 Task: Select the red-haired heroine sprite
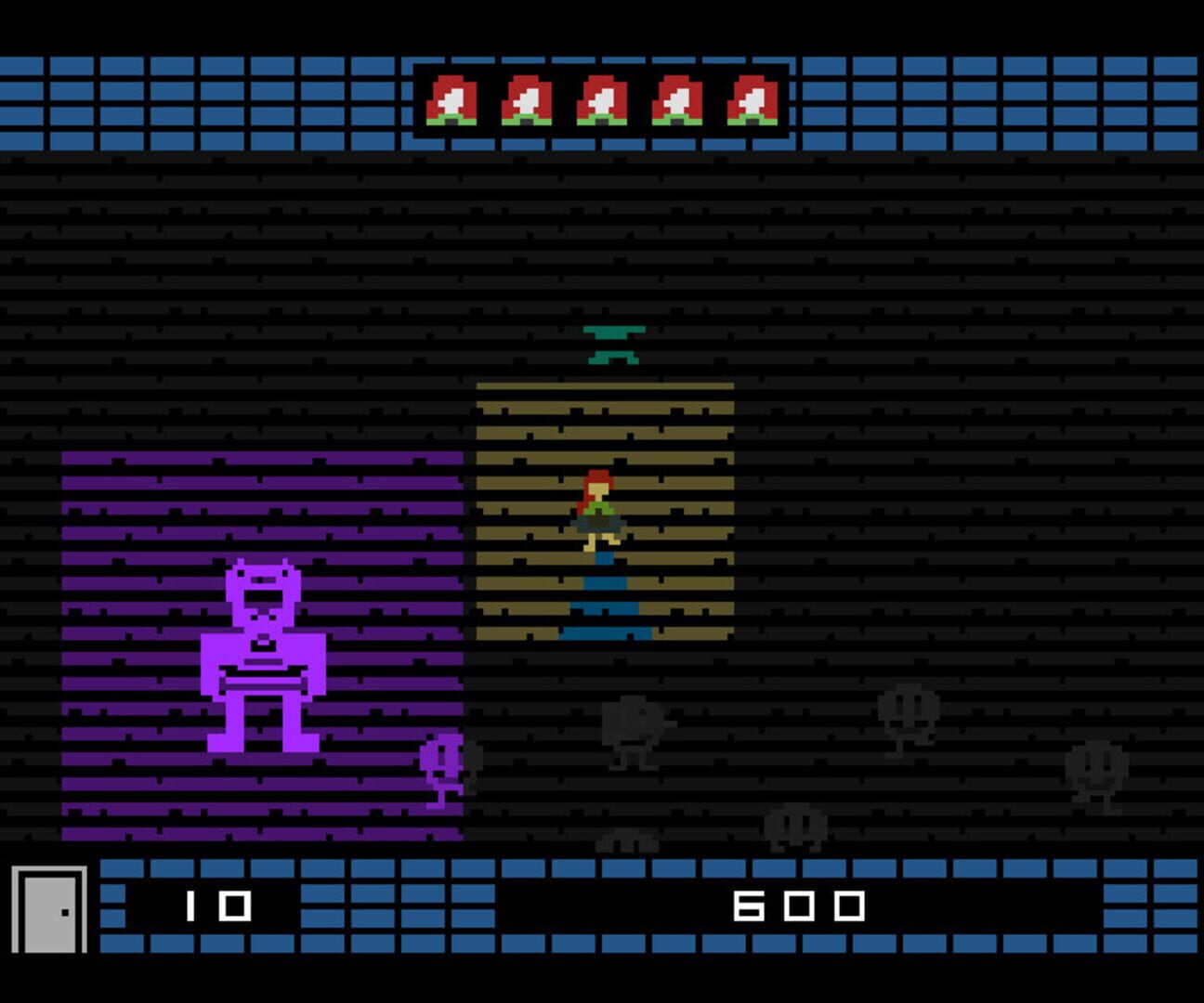coord(599,511)
